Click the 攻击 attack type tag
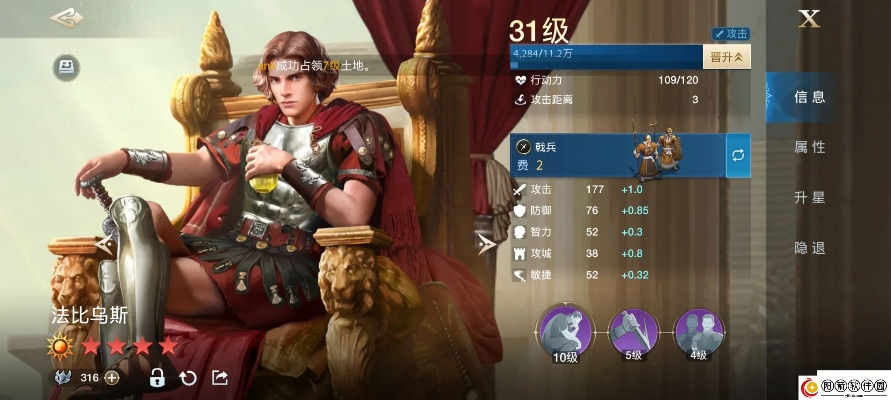 [x=730, y=34]
